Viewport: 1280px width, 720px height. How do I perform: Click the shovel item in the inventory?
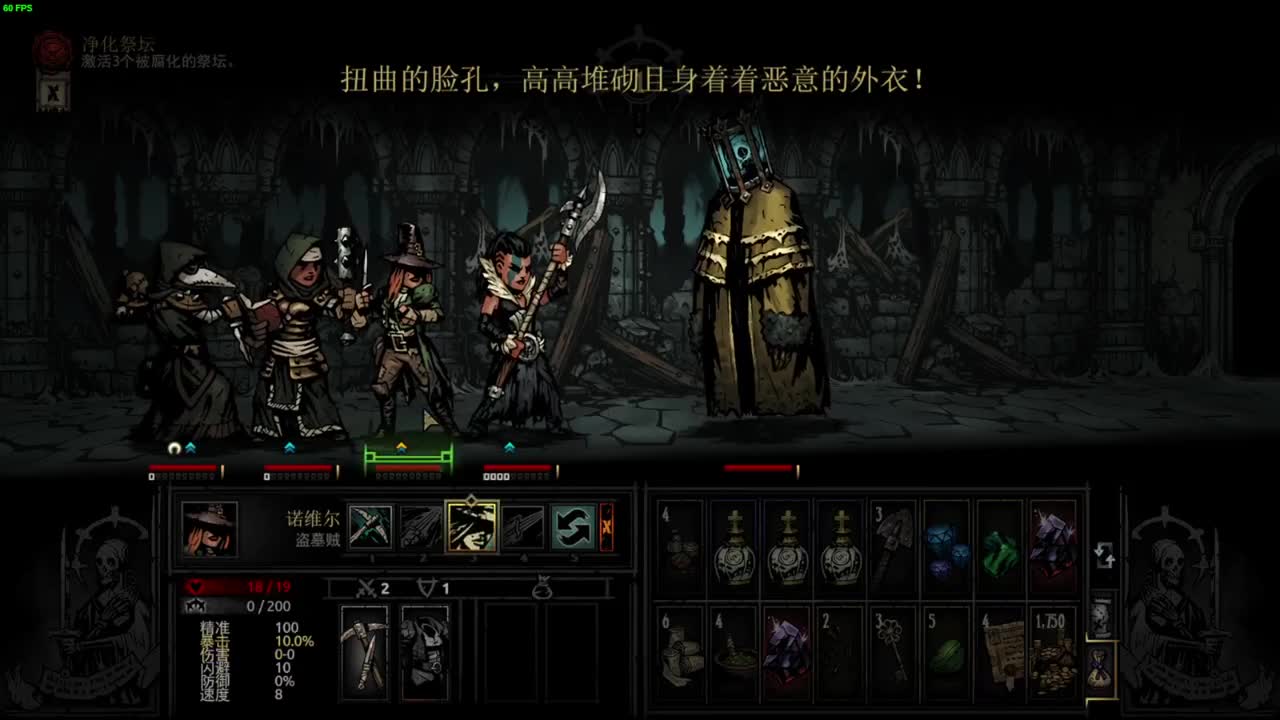893,543
